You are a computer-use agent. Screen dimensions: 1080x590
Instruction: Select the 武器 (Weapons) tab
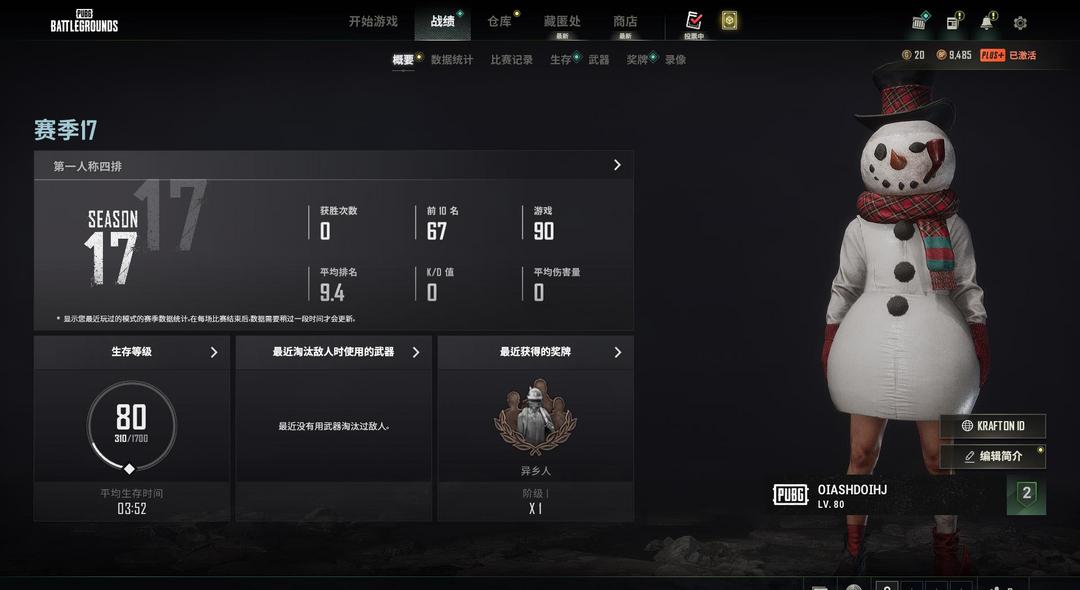pyautogui.click(x=599, y=60)
